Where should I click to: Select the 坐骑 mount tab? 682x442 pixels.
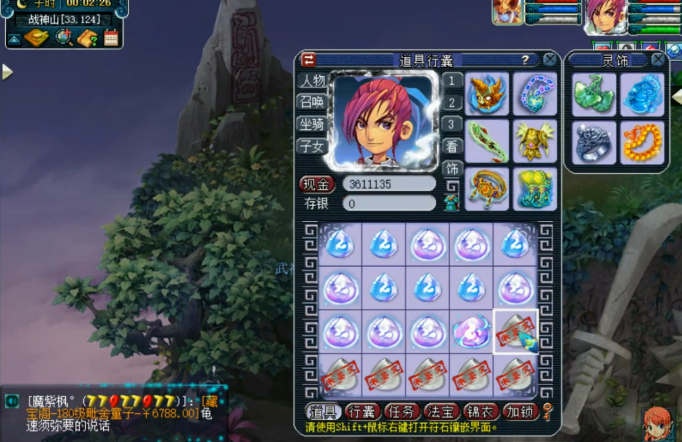click(312, 124)
